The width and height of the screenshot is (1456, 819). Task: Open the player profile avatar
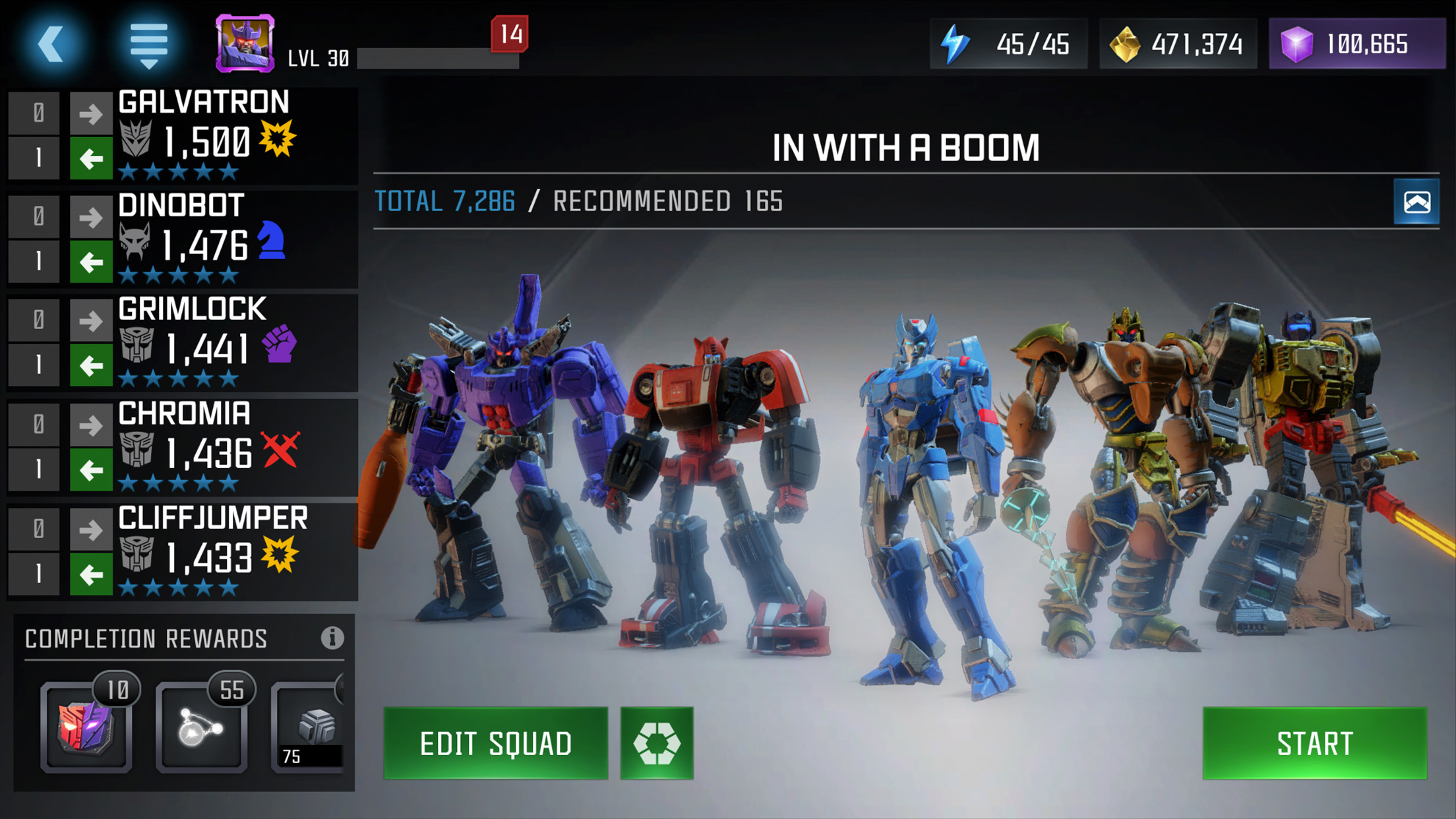(x=245, y=44)
